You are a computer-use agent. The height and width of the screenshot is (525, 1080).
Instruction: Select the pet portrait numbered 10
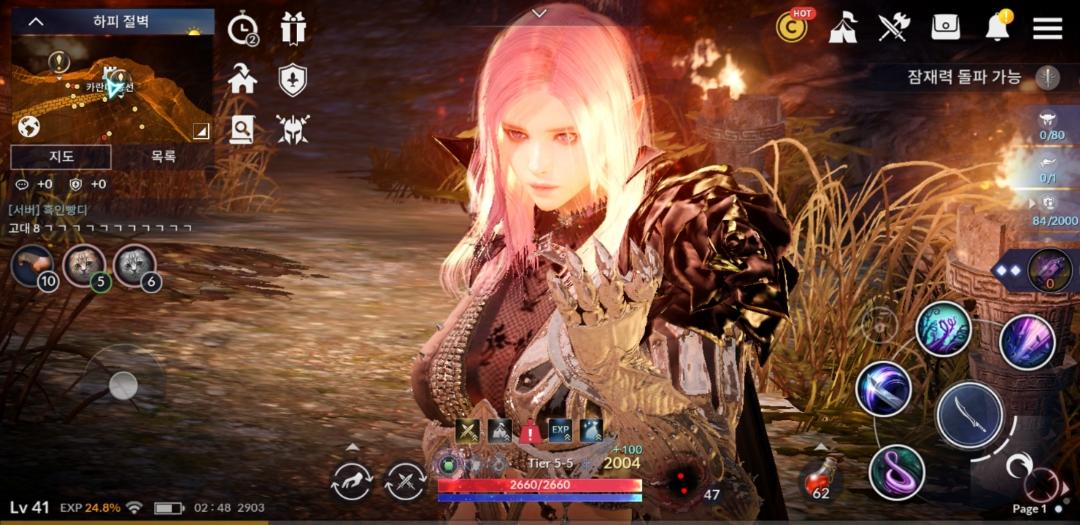[33, 265]
